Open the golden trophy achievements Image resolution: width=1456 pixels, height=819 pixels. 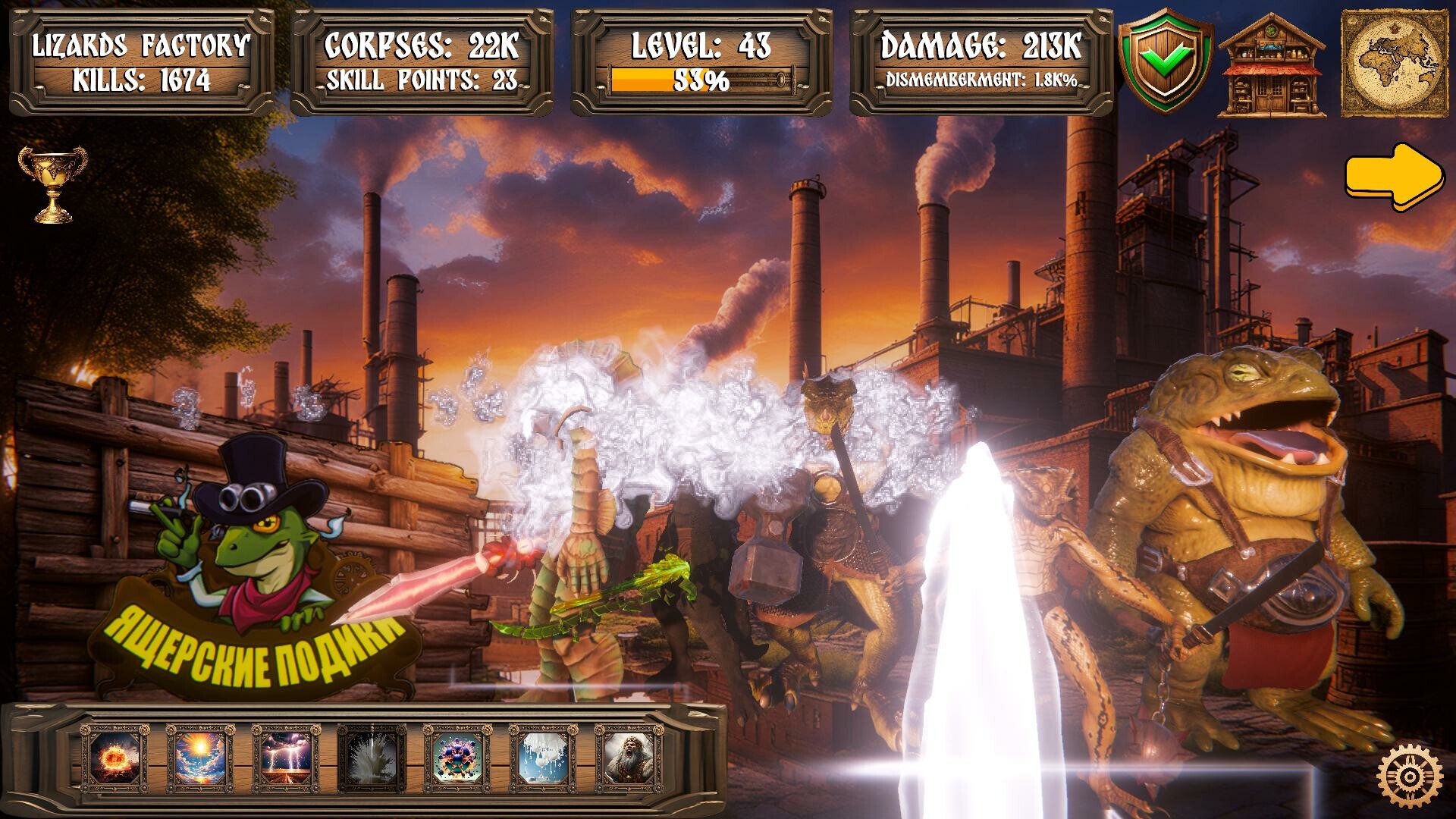[52, 184]
